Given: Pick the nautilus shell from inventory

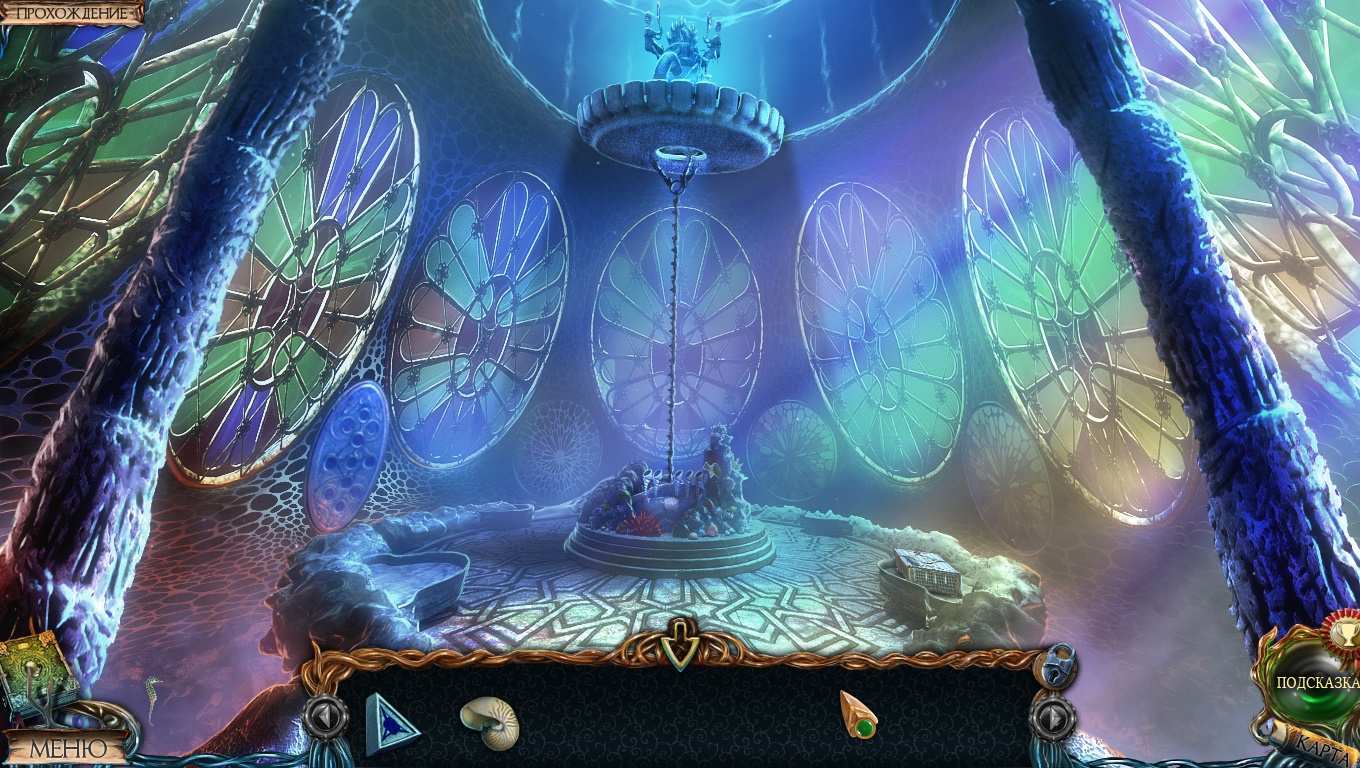Looking at the screenshot, I should (x=490, y=722).
